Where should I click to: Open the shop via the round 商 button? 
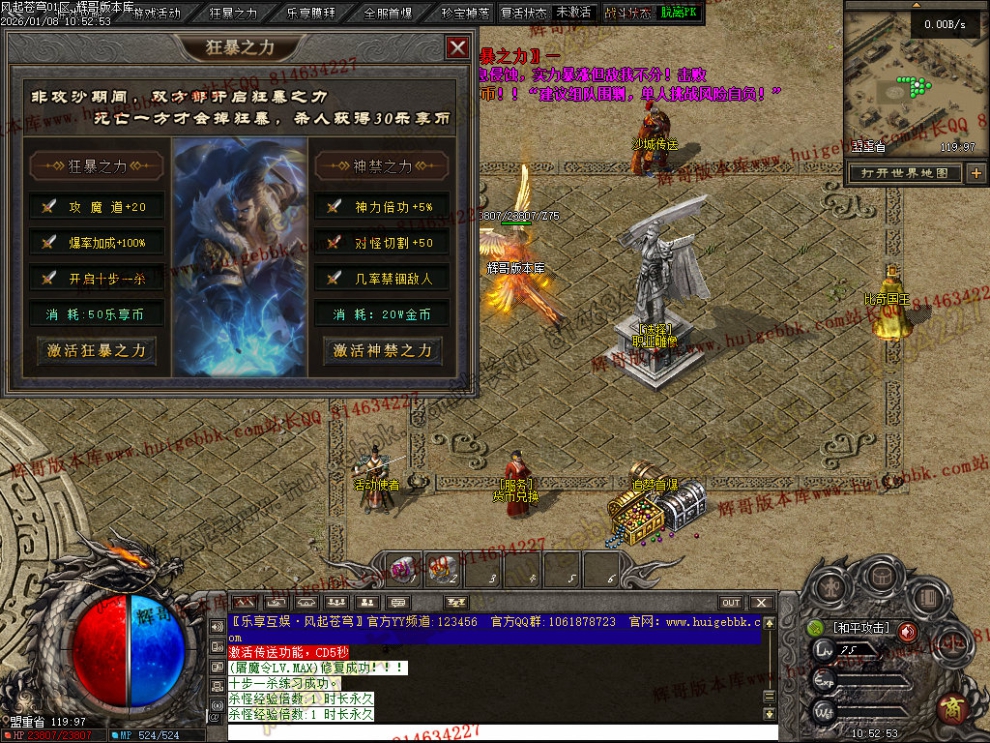(951, 709)
